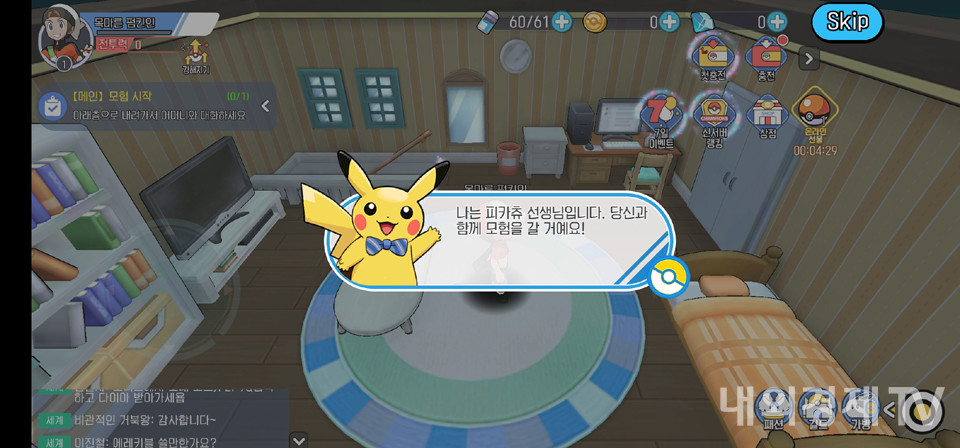Image resolution: width=960 pixels, height=448 pixels.
Task: Advance dialogue via the speech bubble Poké Ball
Action: [x=669, y=277]
